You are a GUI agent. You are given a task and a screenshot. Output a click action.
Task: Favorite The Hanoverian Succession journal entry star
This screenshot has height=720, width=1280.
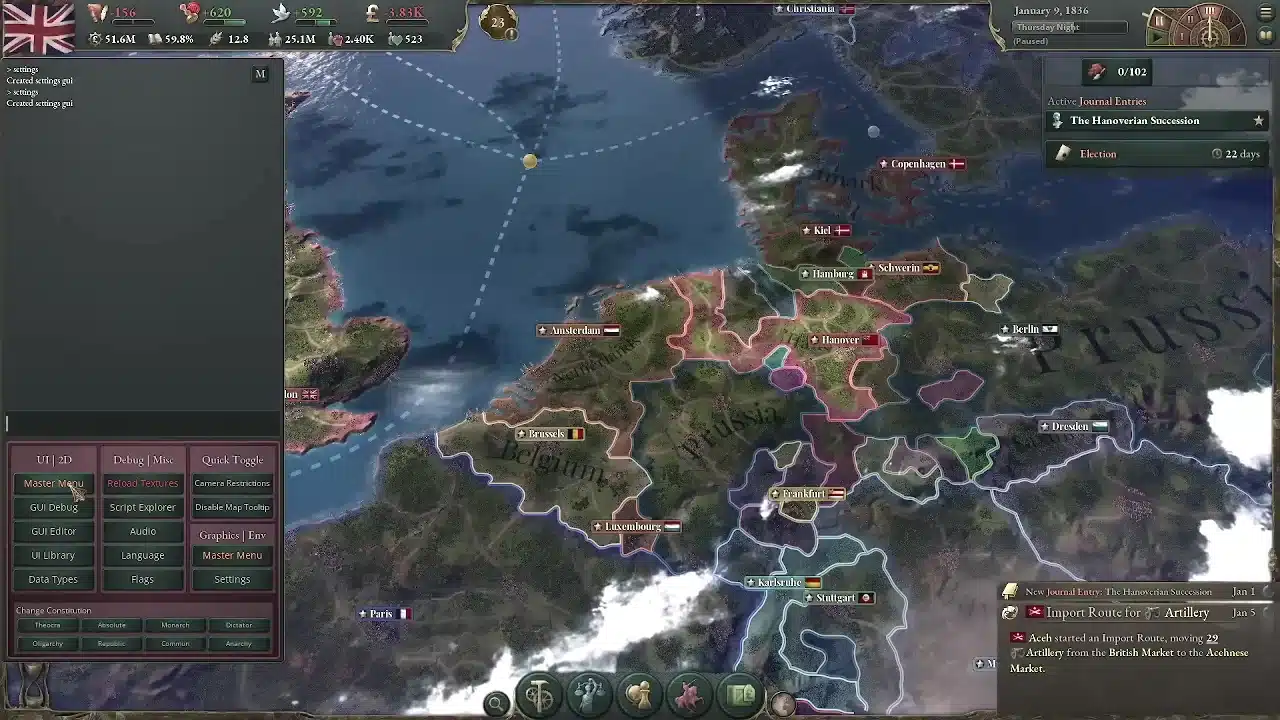[1258, 120]
